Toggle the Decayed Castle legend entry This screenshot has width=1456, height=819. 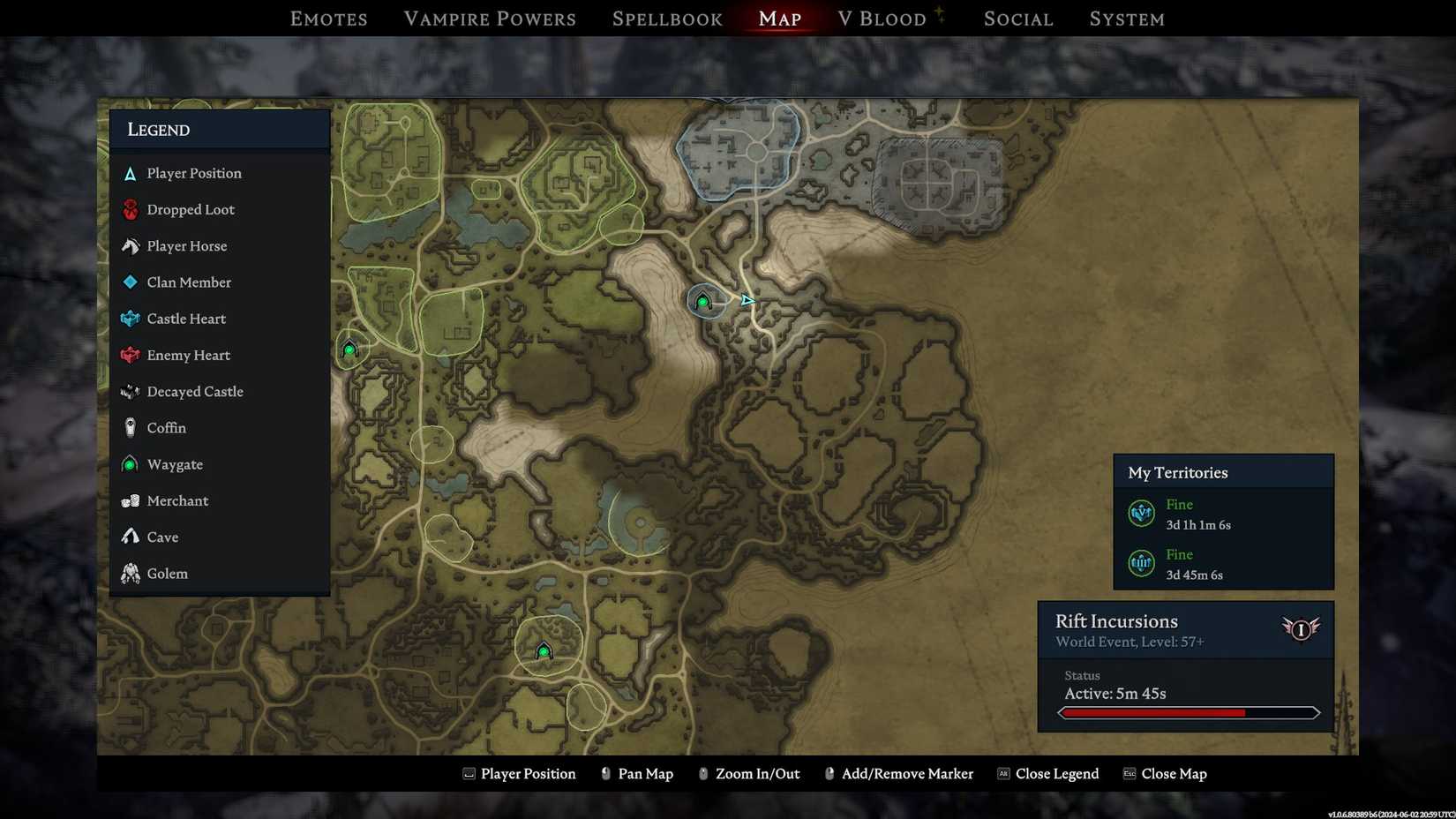coord(130,391)
